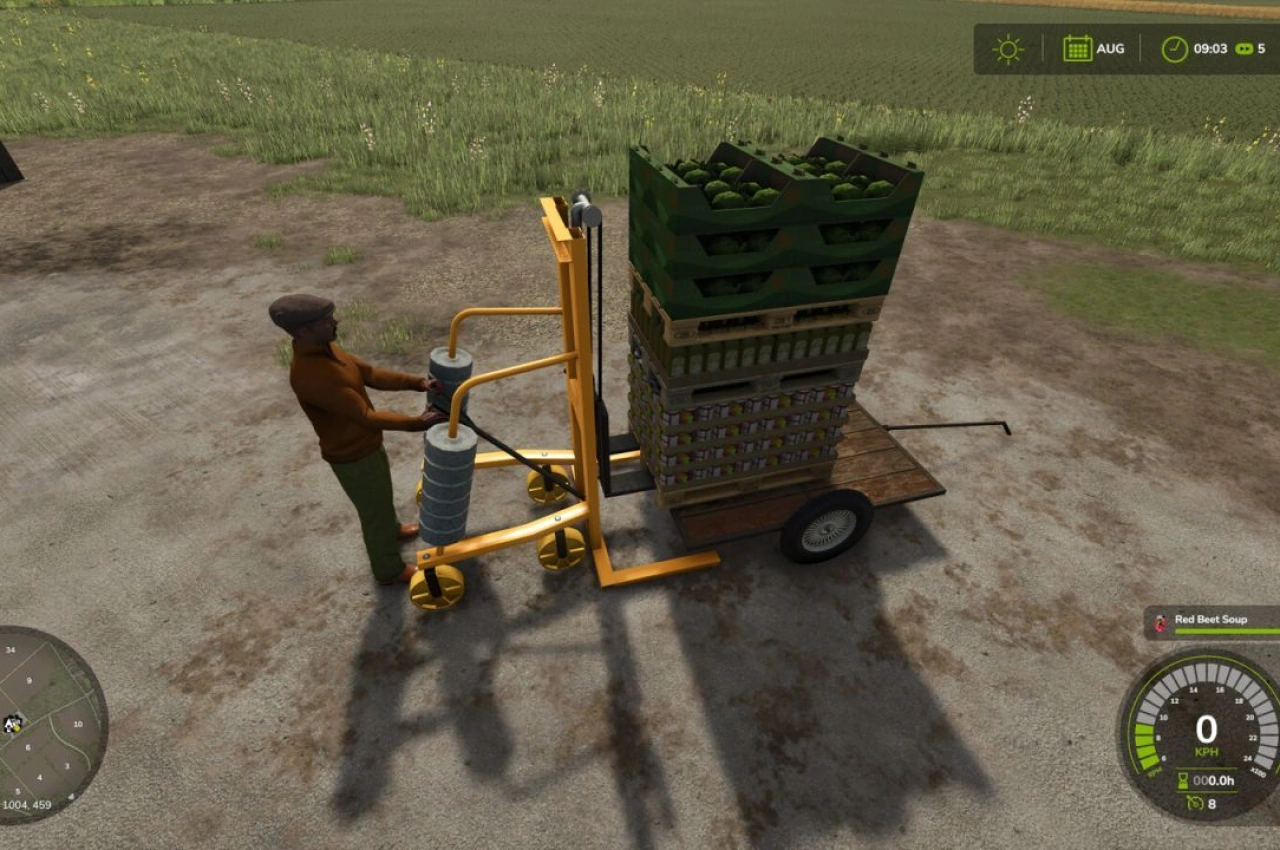
Task: Select the AUG calendar icon
Action: click(1076, 47)
